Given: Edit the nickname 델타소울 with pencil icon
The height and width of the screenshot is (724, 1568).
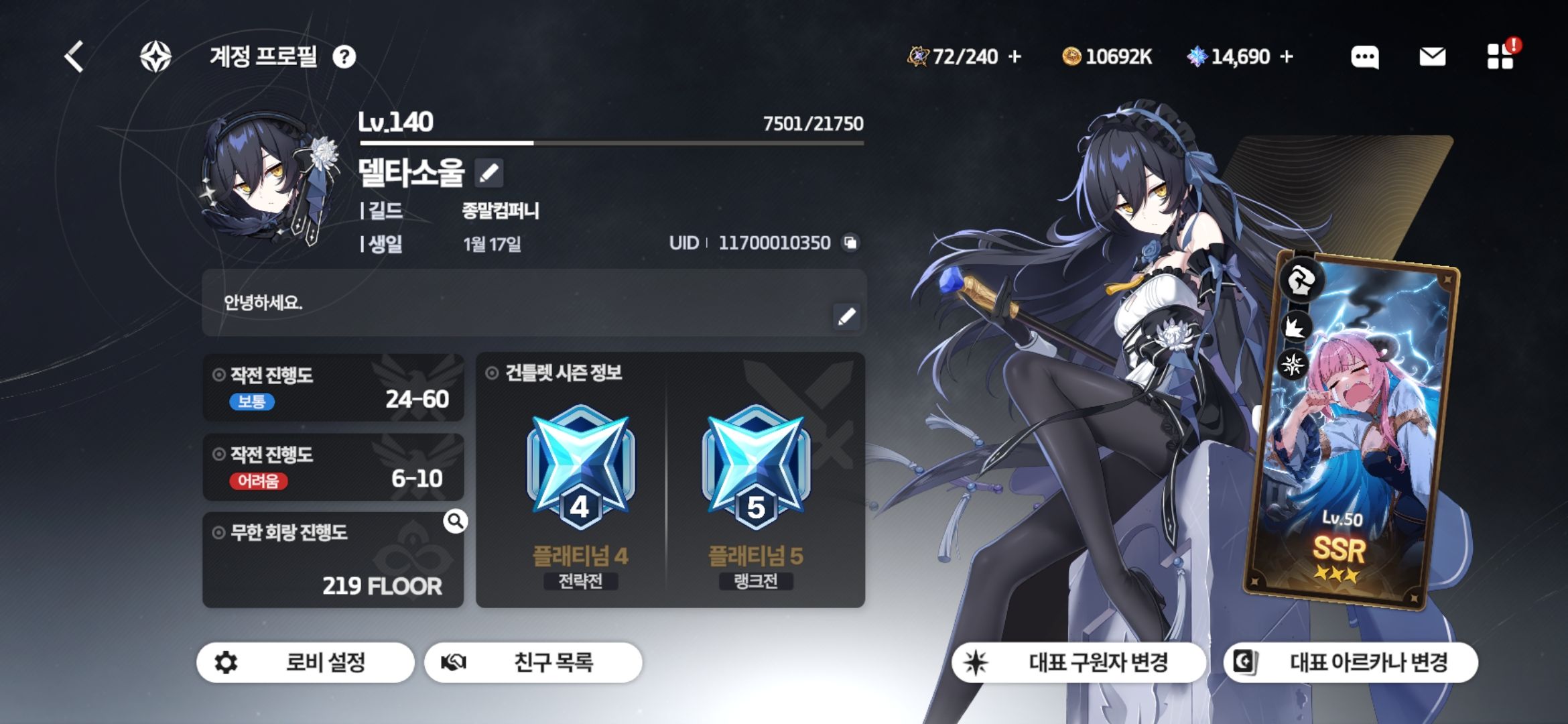Looking at the screenshot, I should (489, 173).
